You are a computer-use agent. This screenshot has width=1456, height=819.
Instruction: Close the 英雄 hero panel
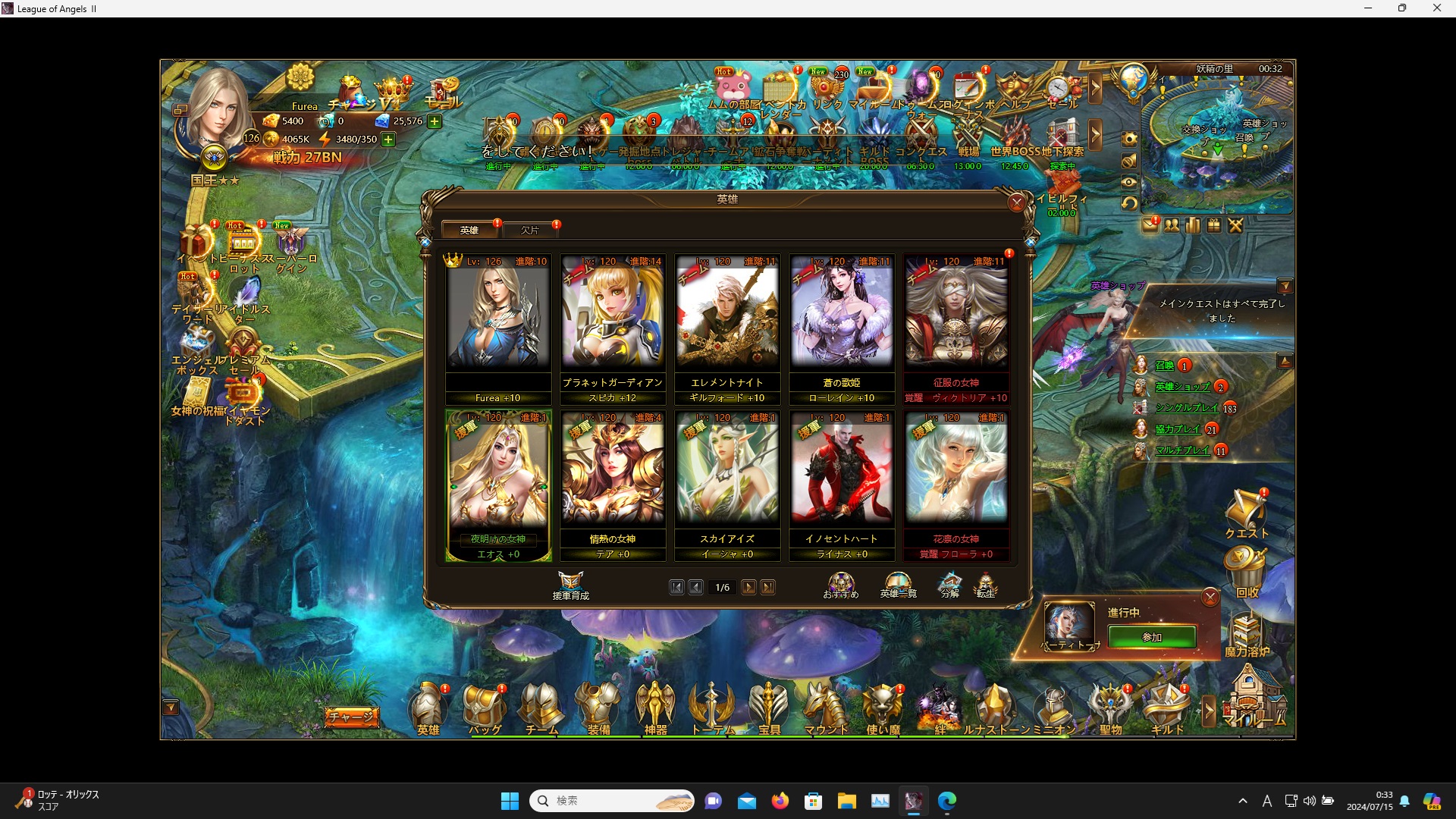(1017, 202)
